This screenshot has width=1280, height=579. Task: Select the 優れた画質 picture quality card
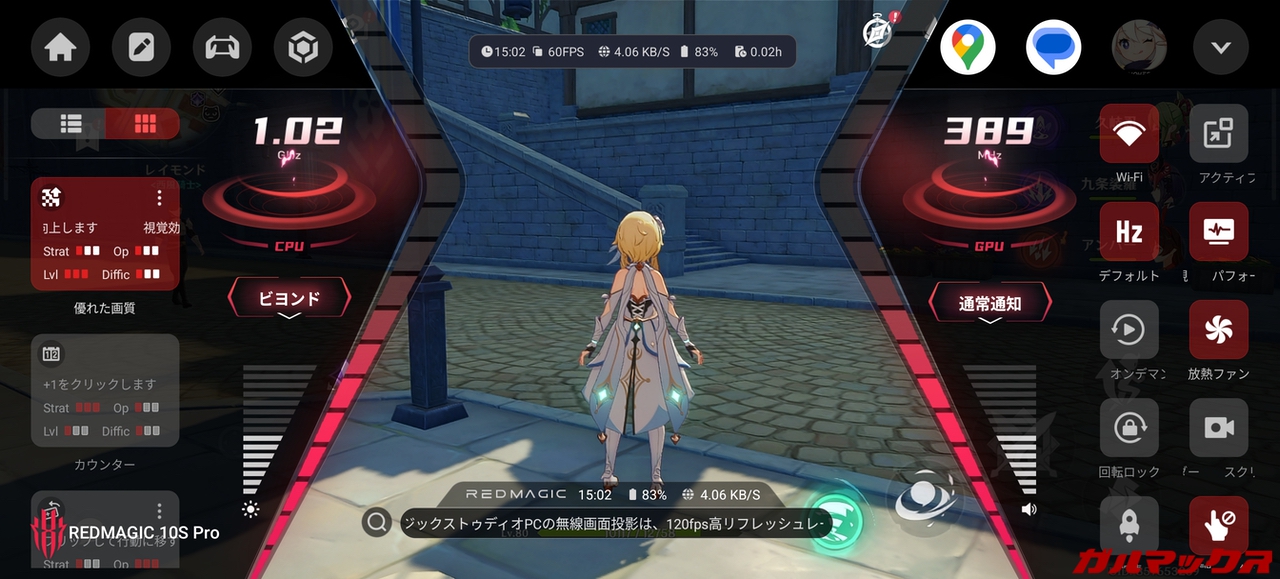105,234
